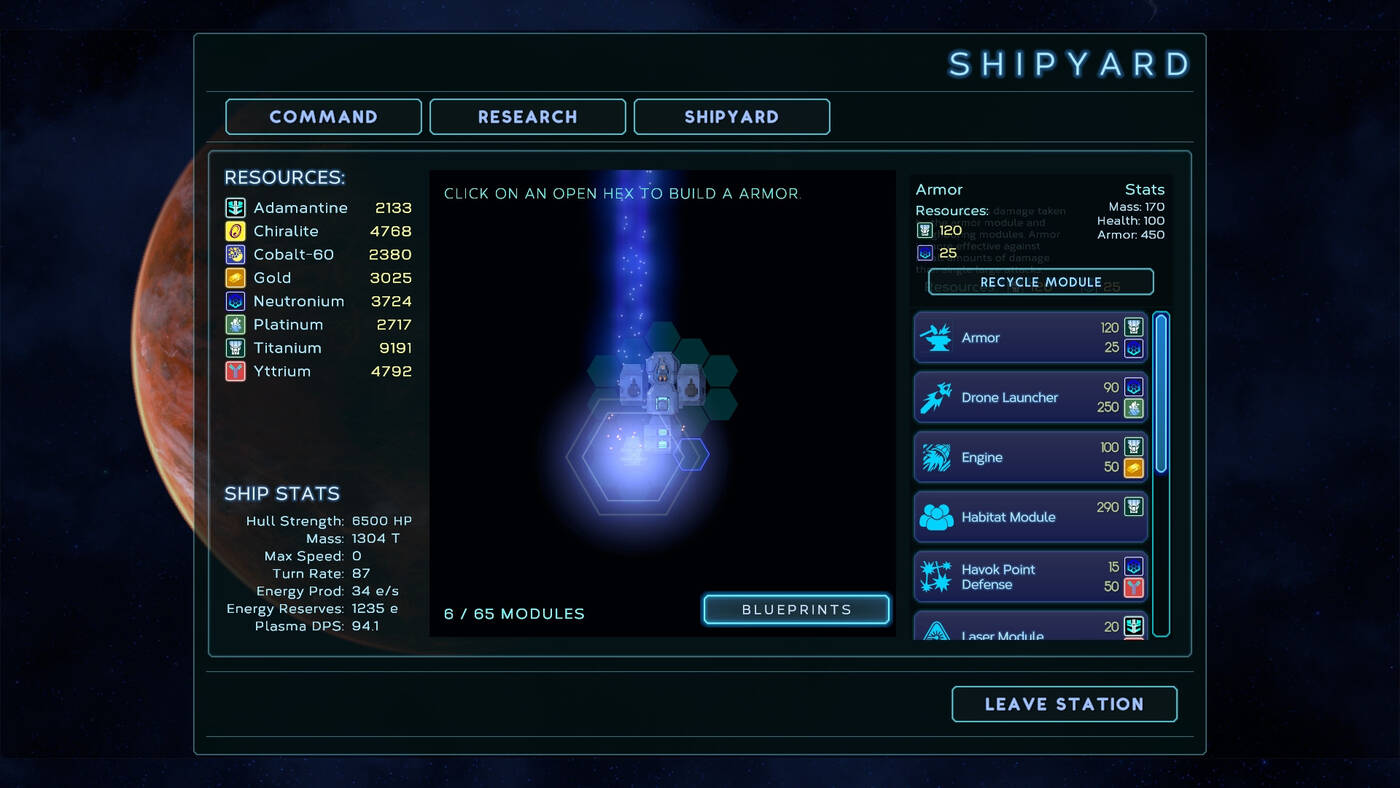Choose the Armor module from list
Image resolution: width=1400 pixels, height=788 pixels.
pos(1030,338)
